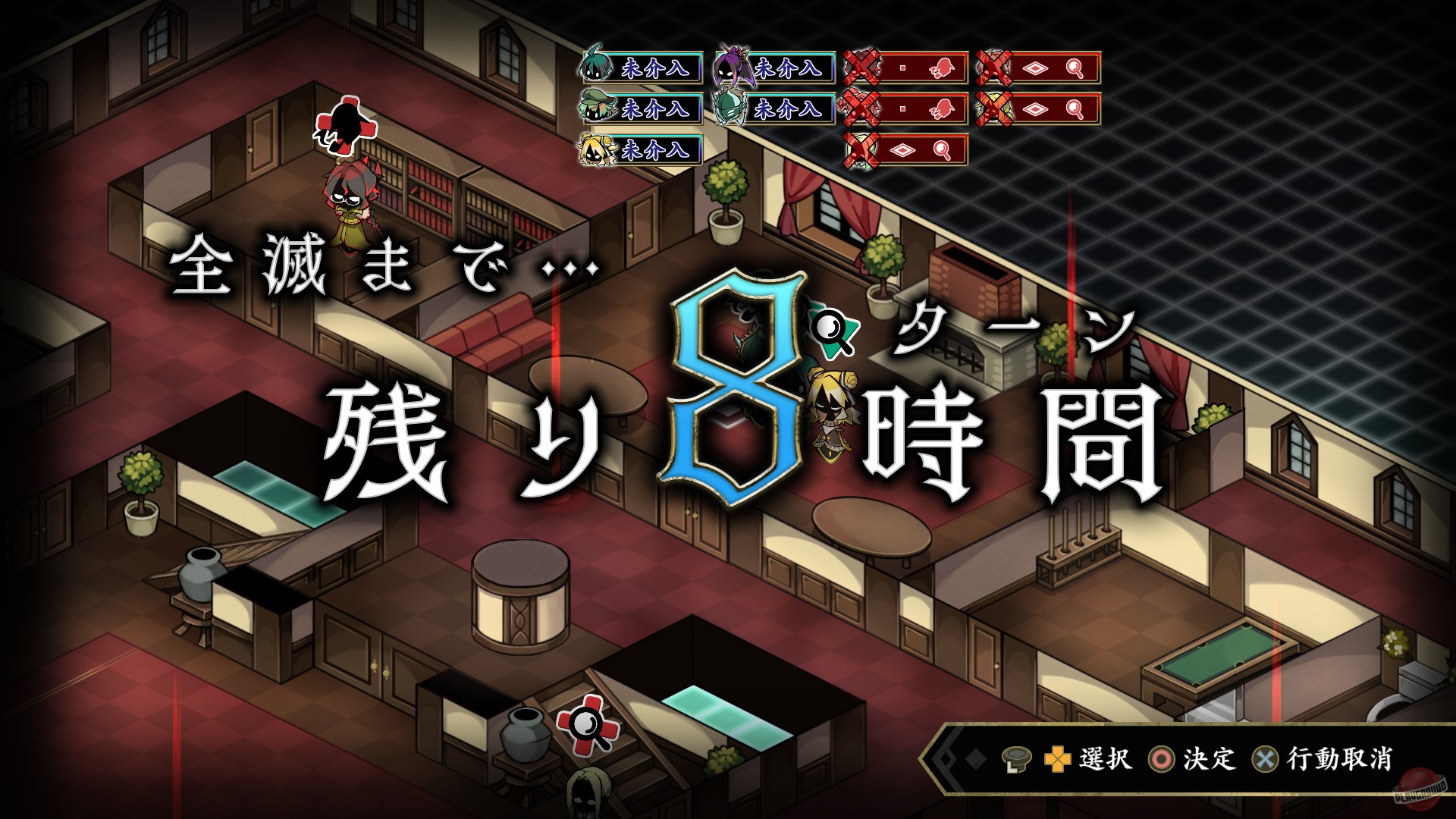Select the green-capped character portrait icon
1456x819 pixels.
point(597,107)
